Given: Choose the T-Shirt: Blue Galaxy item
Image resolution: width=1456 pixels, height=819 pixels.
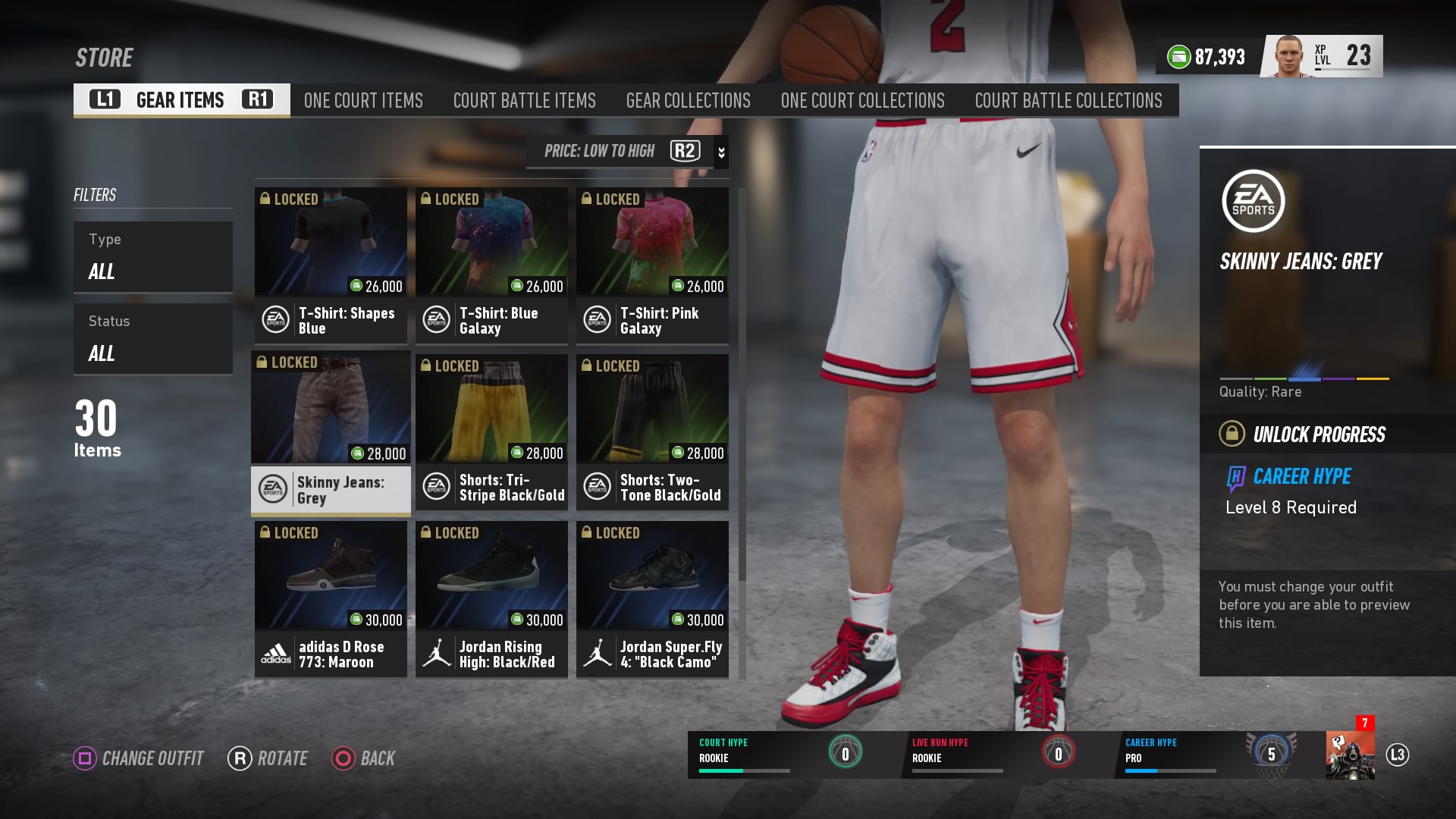Looking at the screenshot, I should 491,265.
